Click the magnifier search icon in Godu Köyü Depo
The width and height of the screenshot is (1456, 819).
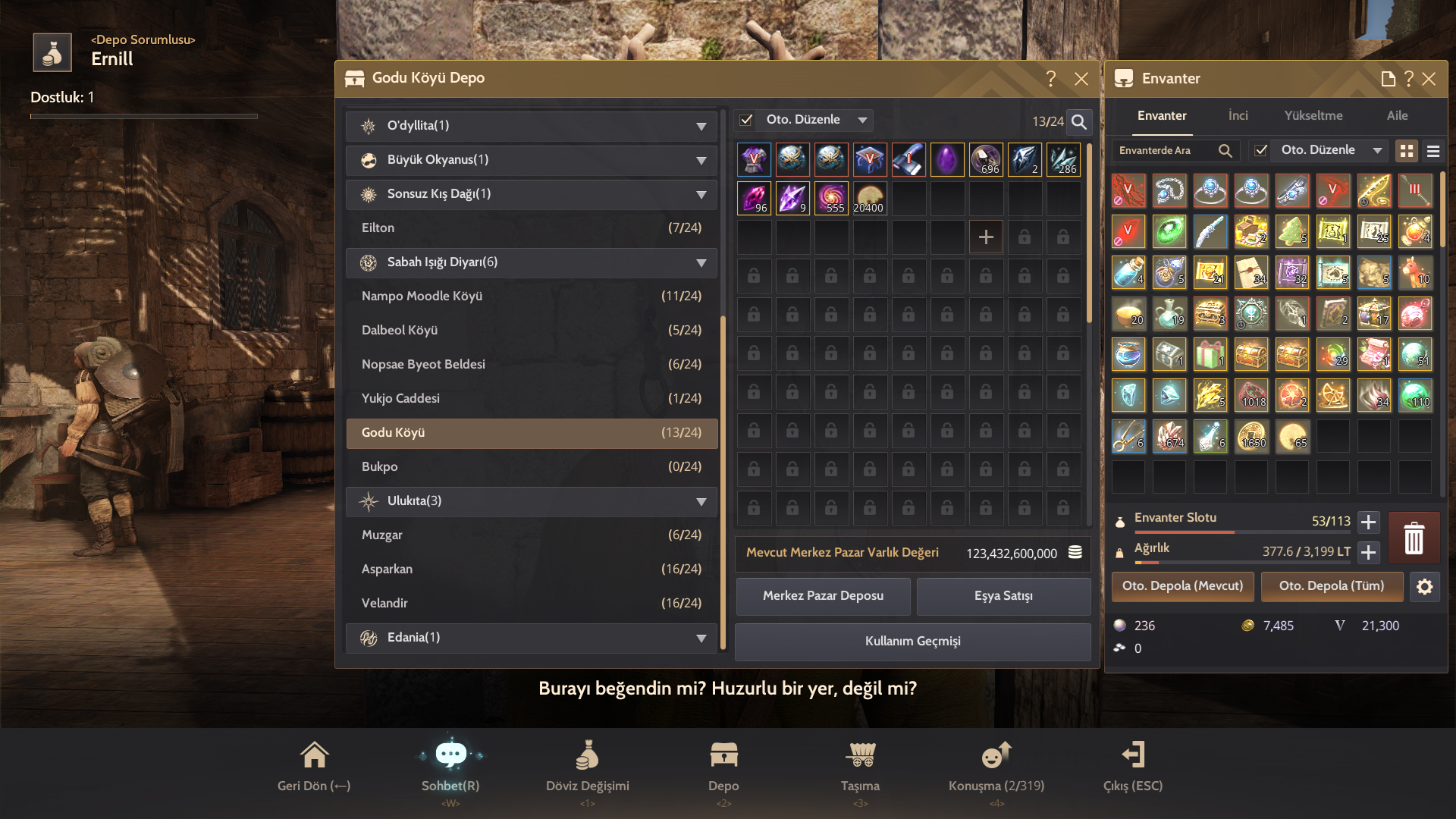click(1078, 121)
